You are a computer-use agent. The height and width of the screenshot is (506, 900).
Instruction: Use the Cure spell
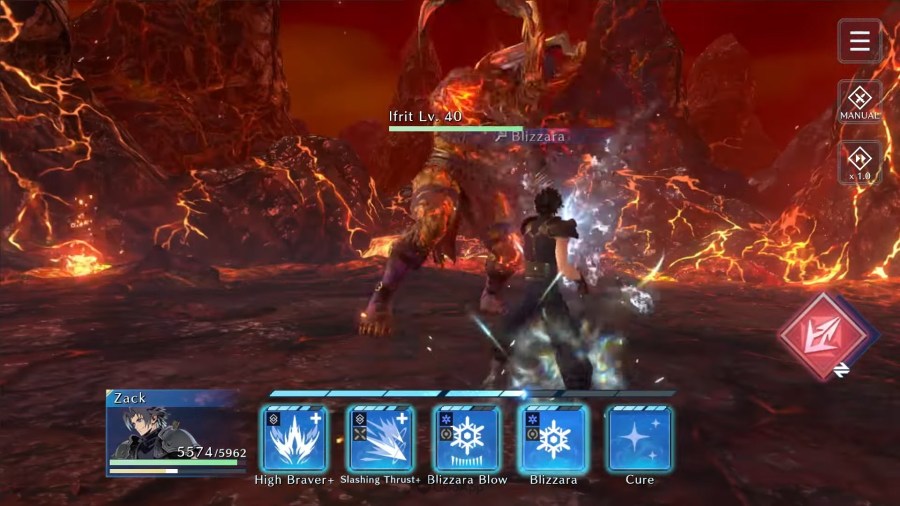coord(640,439)
